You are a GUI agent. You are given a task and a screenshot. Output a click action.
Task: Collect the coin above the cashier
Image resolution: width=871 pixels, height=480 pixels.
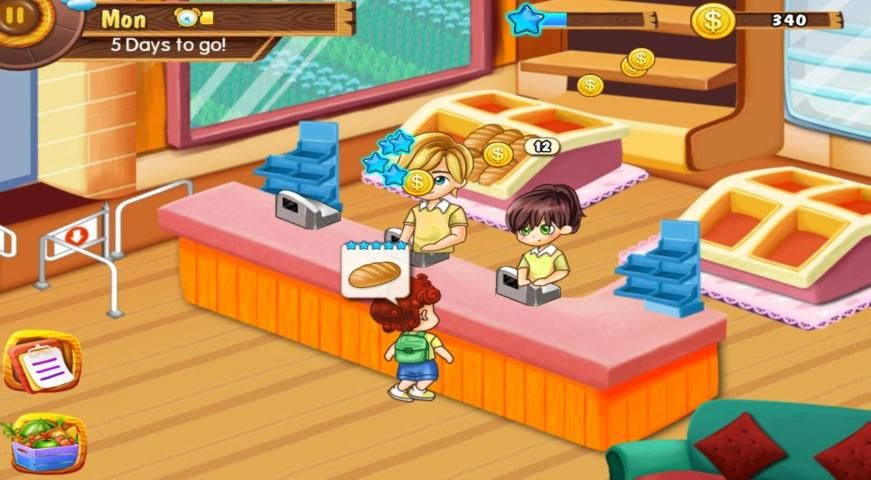pos(417,182)
